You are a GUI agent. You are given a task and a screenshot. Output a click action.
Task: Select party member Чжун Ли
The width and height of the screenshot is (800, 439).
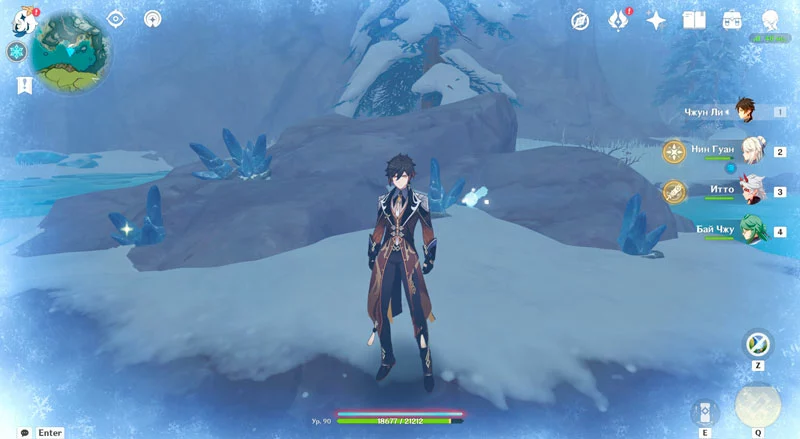click(745, 112)
